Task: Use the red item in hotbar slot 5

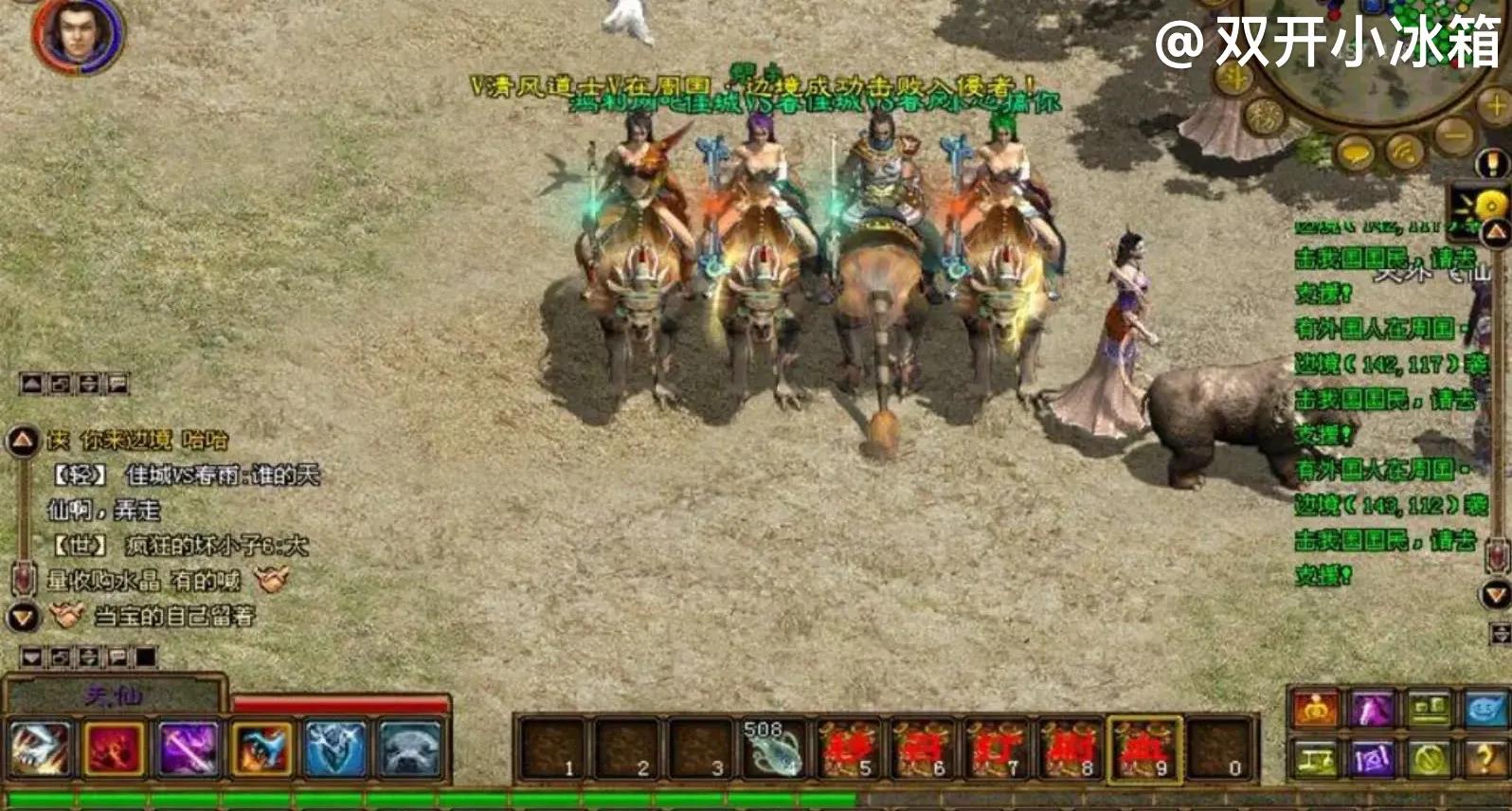Action: pos(848,748)
